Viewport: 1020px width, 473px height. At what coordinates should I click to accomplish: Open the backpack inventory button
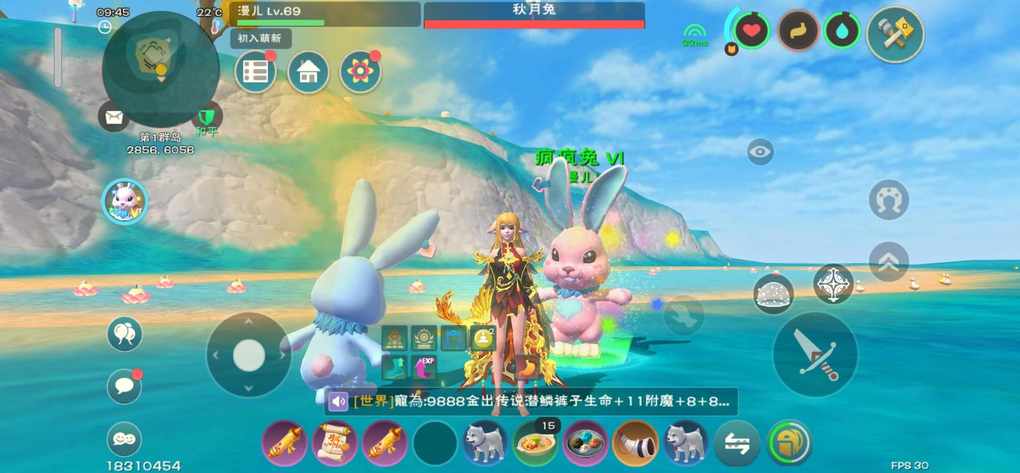click(x=789, y=442)
